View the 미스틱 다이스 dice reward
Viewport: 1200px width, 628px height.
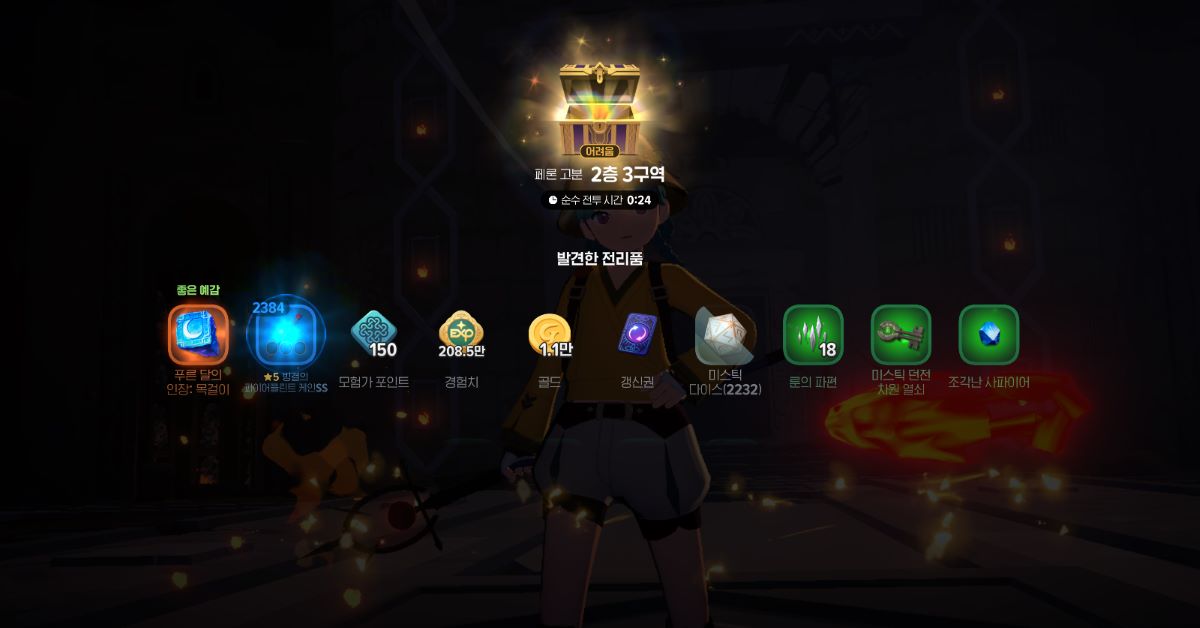point(725,334)
